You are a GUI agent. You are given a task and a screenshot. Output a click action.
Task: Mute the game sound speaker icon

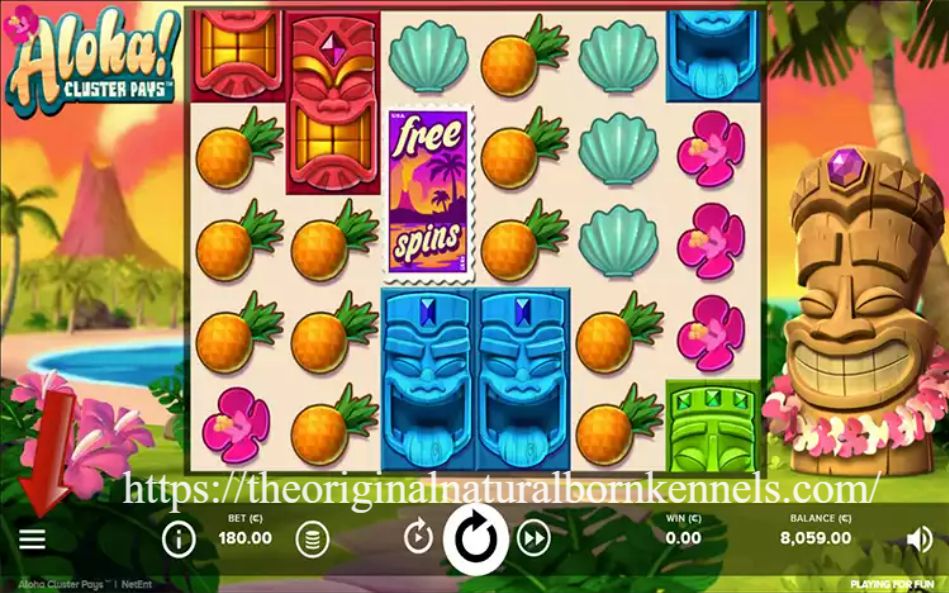(x=918, y=540)
